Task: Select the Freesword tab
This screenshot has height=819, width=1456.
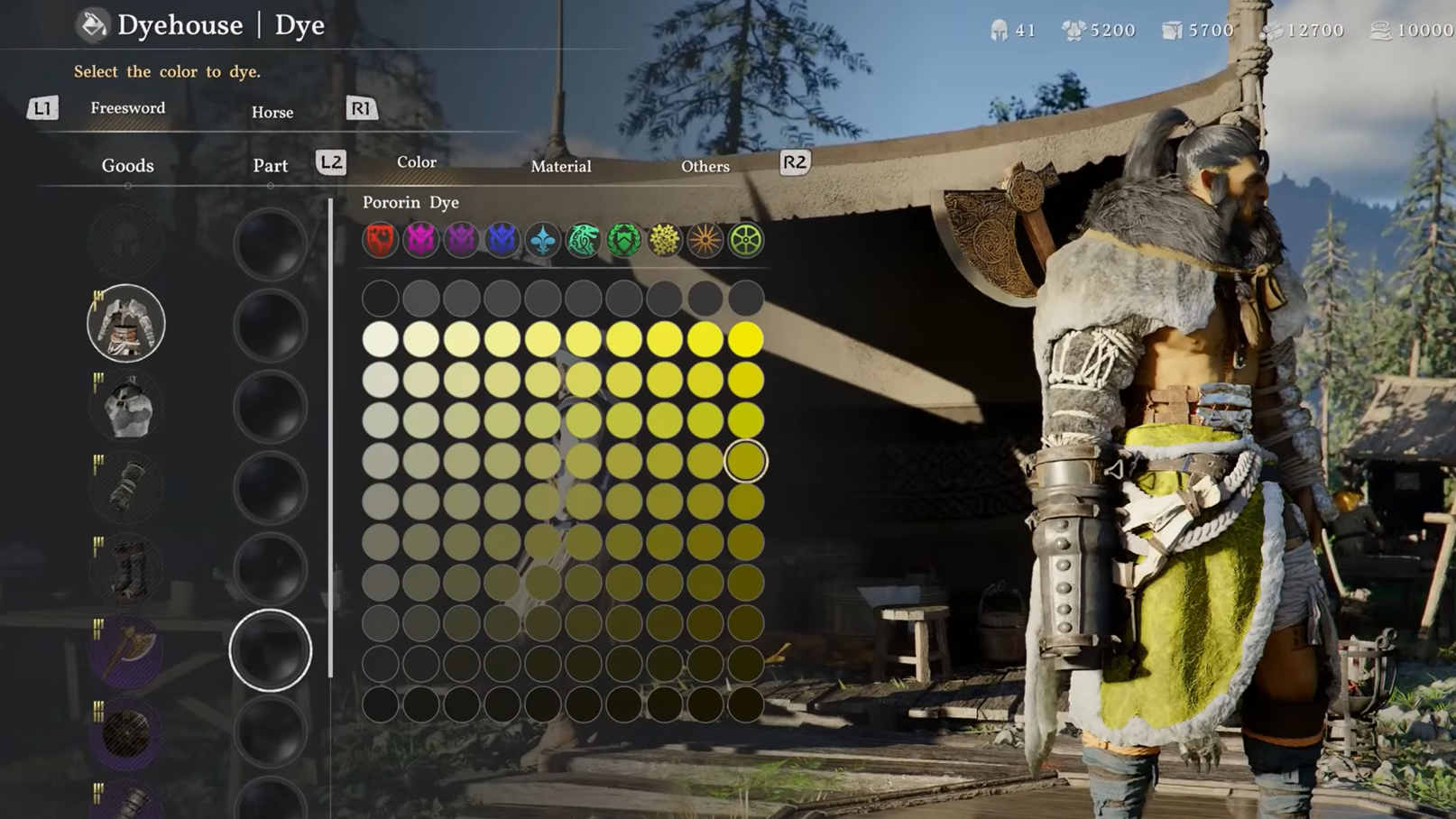Action: 128,108
